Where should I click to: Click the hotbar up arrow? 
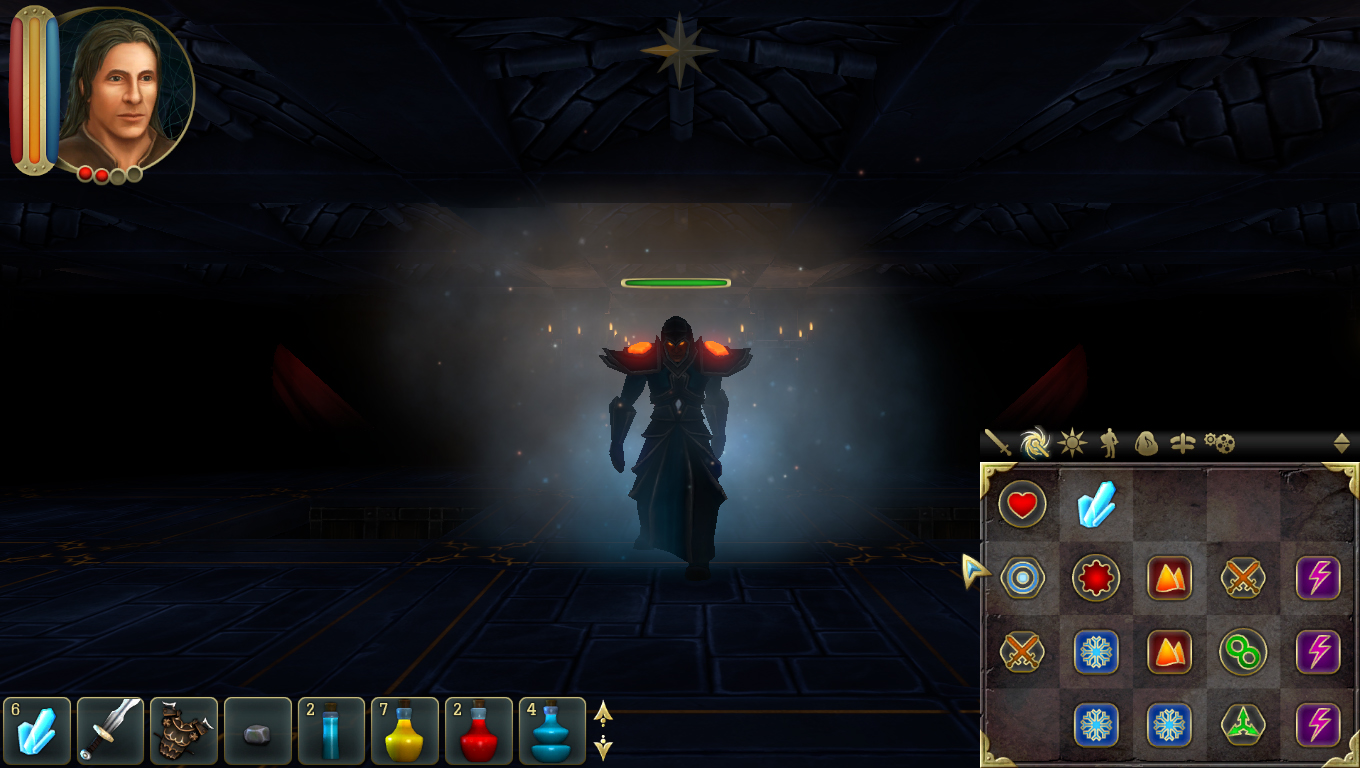[603, 713]
